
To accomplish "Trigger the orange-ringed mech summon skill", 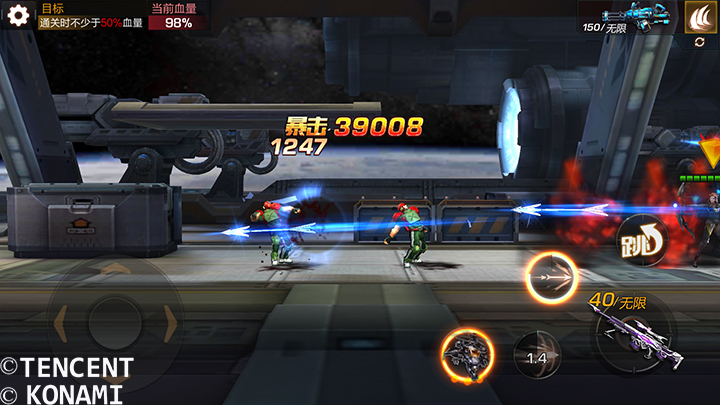I will (466, 355).
